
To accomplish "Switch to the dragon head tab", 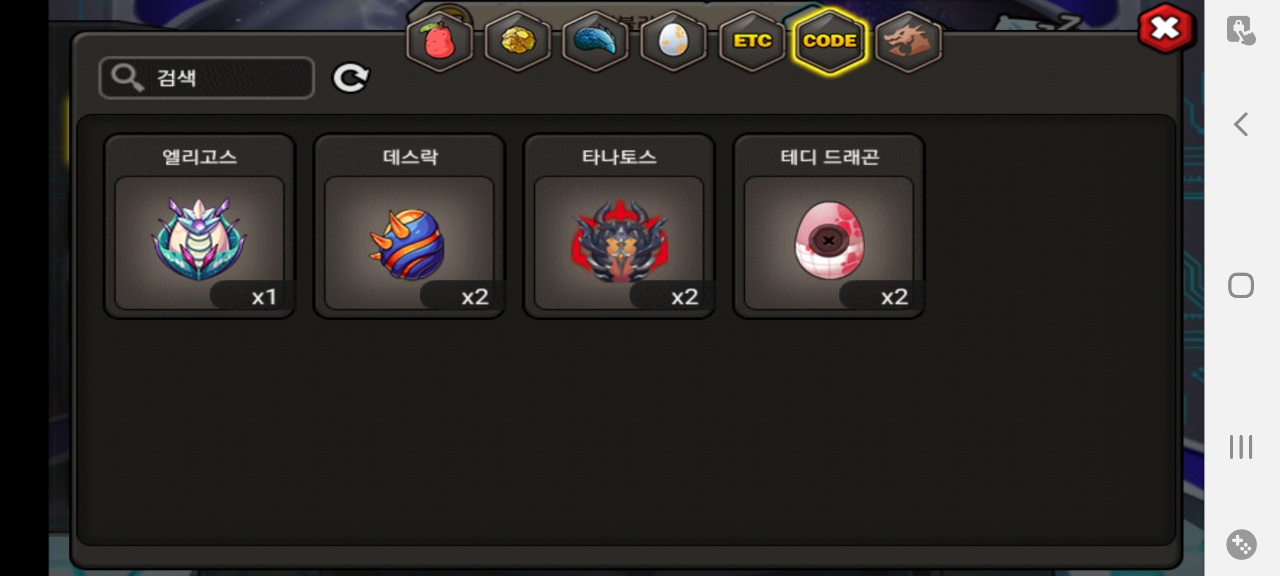I will pos(908,41).
